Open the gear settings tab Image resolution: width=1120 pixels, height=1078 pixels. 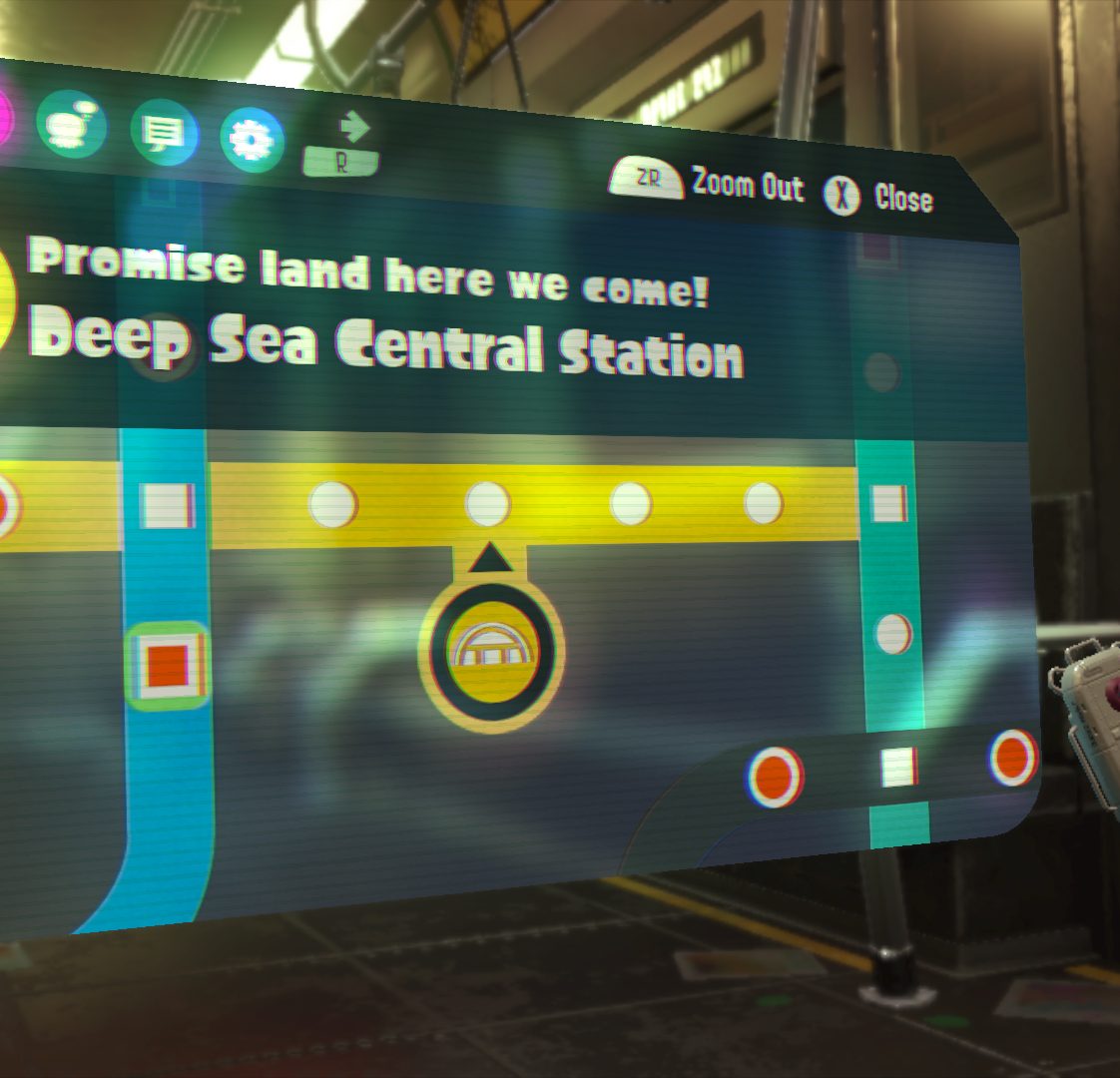pyautogui.click(x=251, y=140)
